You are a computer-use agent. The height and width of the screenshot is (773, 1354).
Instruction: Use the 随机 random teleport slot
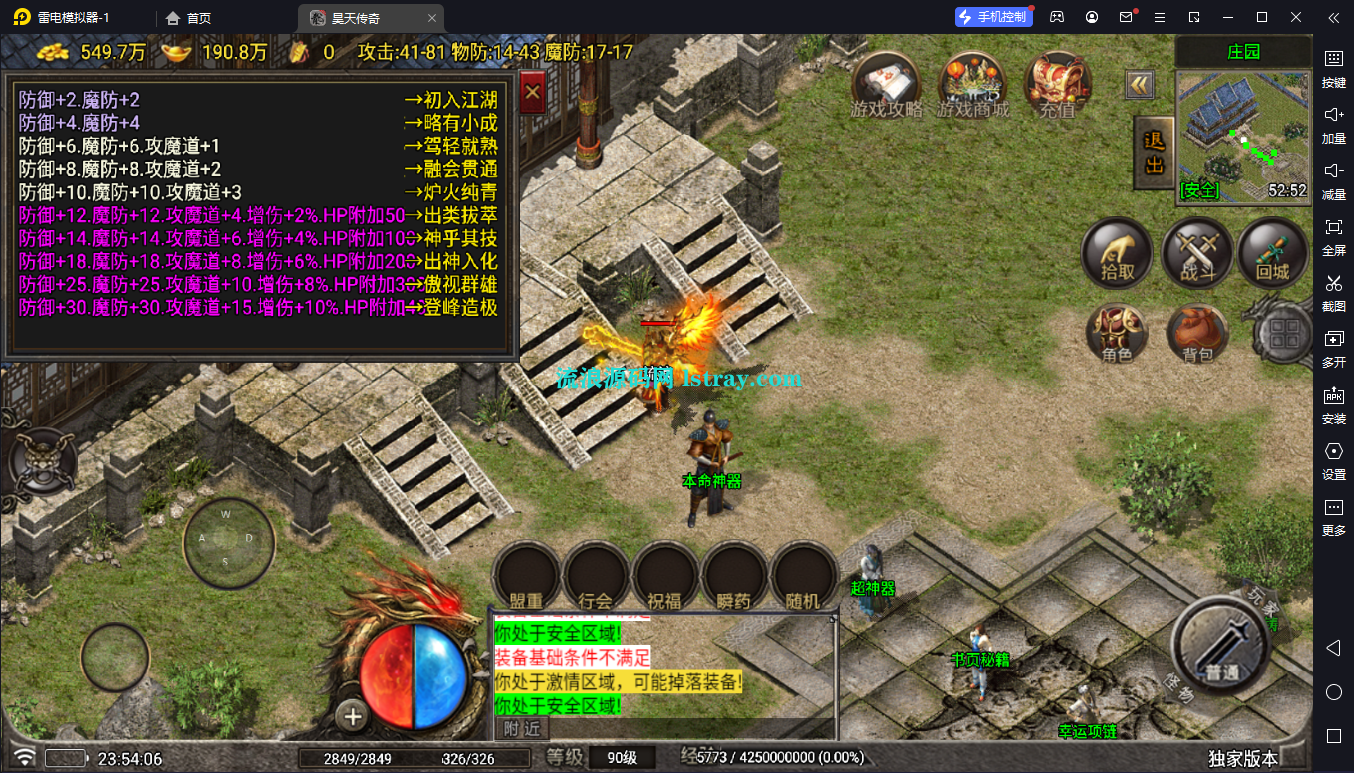pos(803,579)
